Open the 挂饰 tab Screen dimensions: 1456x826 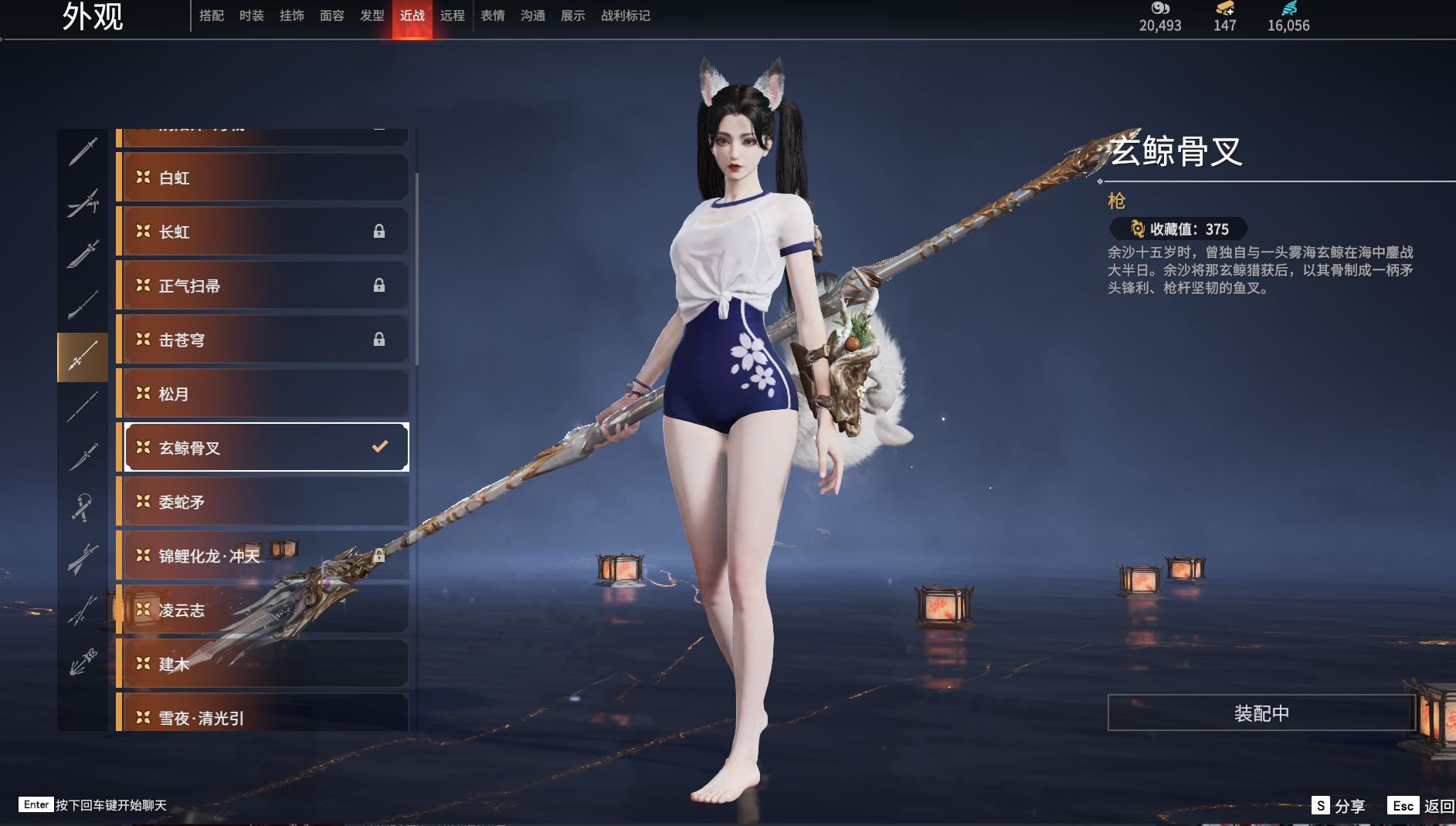292,15
